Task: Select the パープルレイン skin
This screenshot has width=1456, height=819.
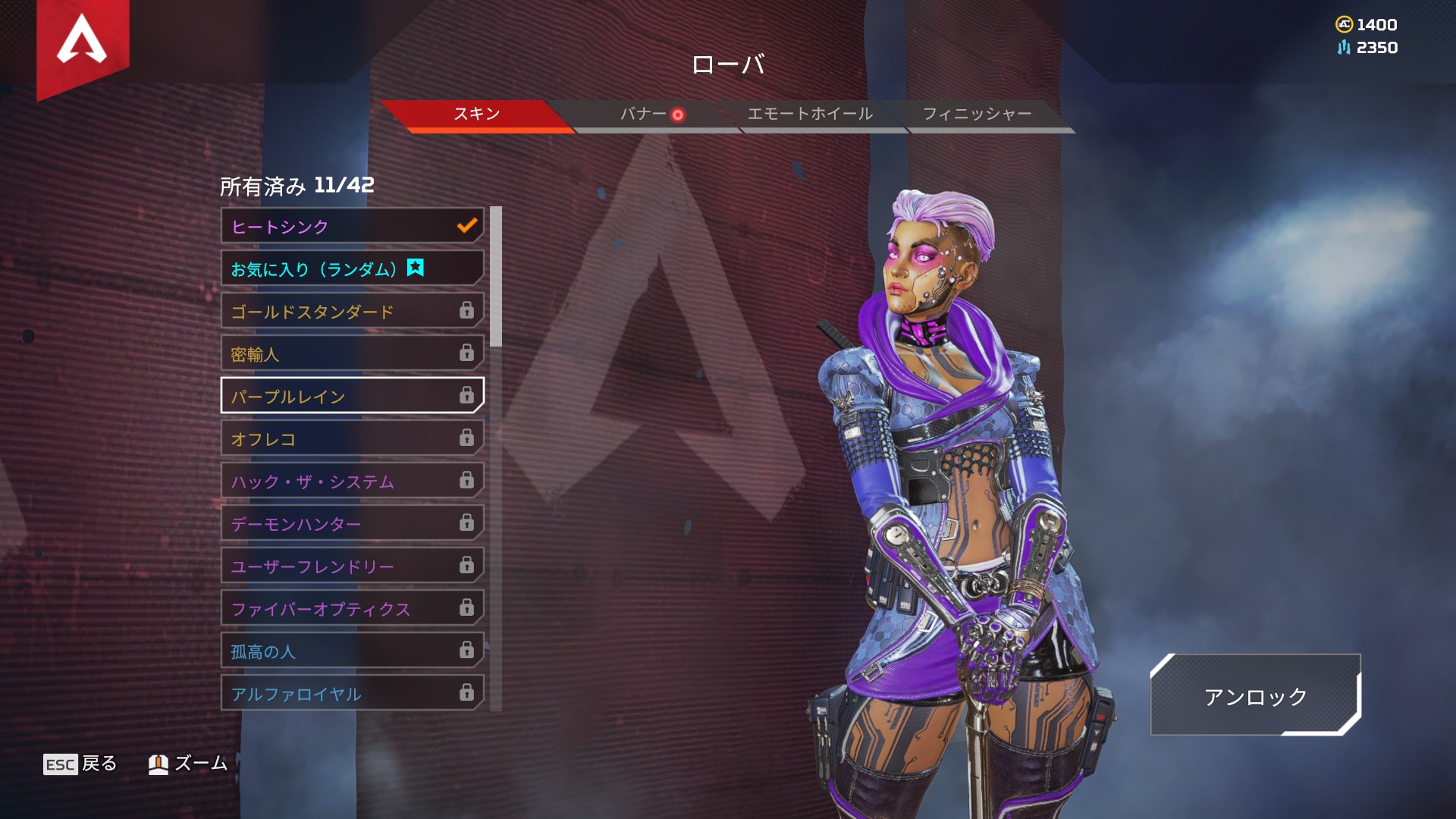Action: coord(352,396)
